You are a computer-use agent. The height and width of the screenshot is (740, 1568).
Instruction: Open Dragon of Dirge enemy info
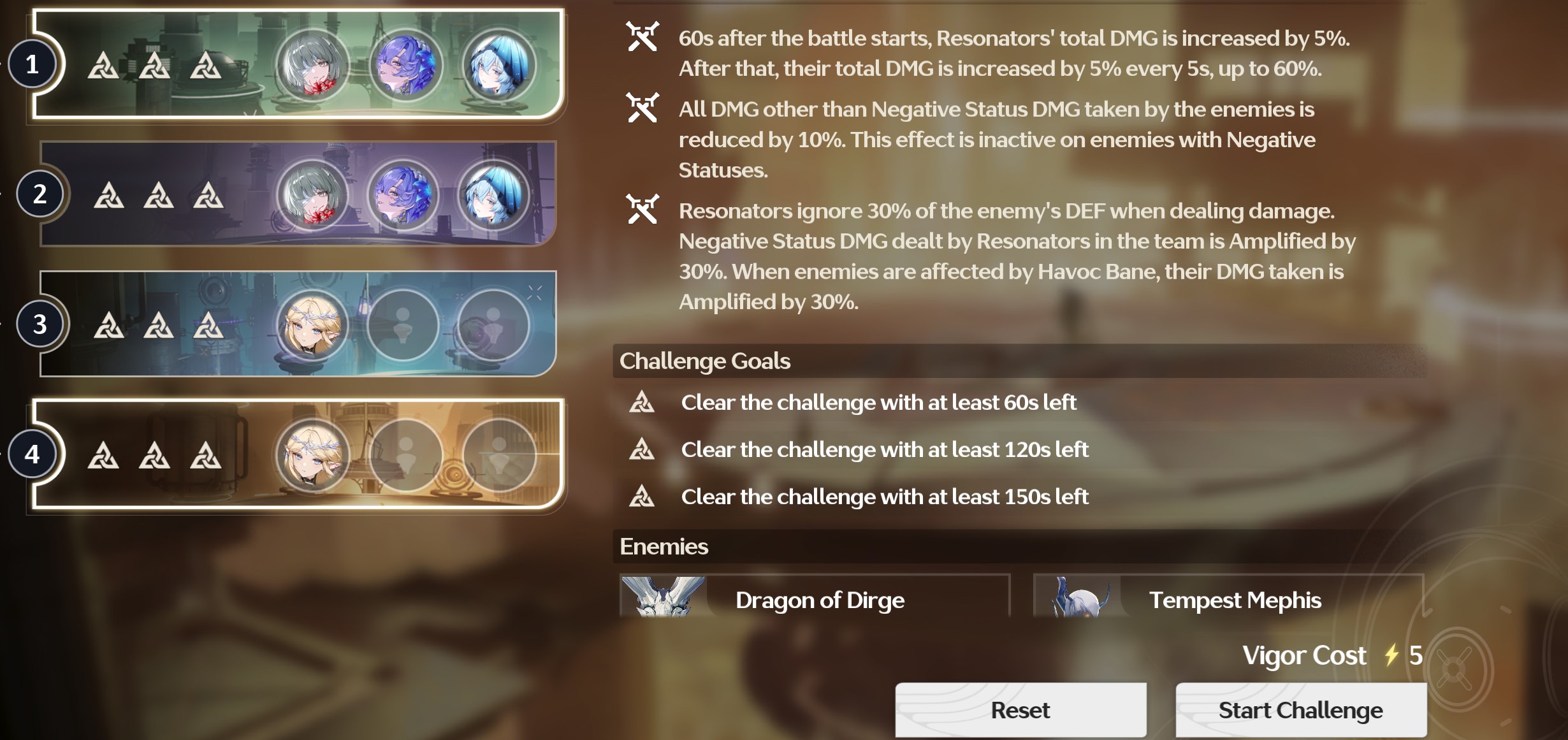coord(815,598)
